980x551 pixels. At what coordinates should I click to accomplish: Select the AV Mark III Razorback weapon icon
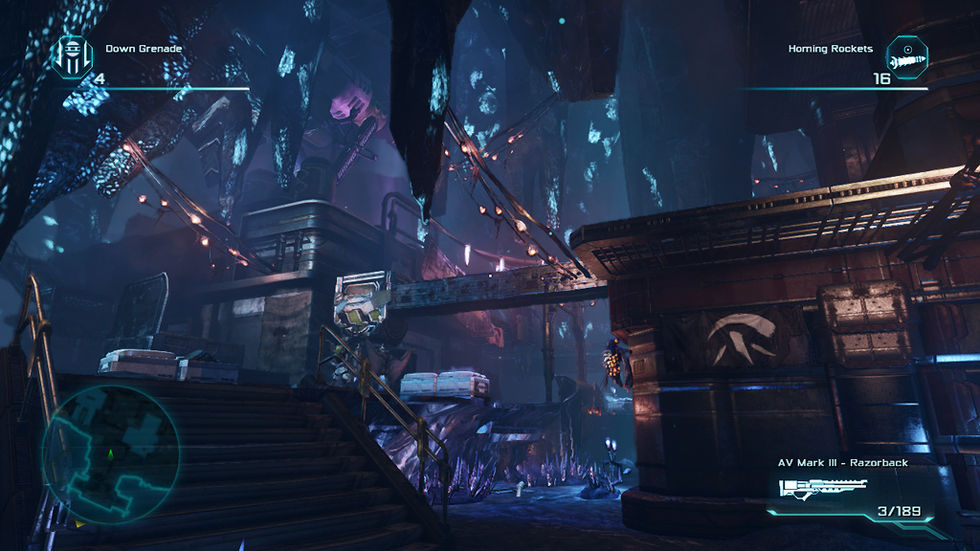(820, 490)
